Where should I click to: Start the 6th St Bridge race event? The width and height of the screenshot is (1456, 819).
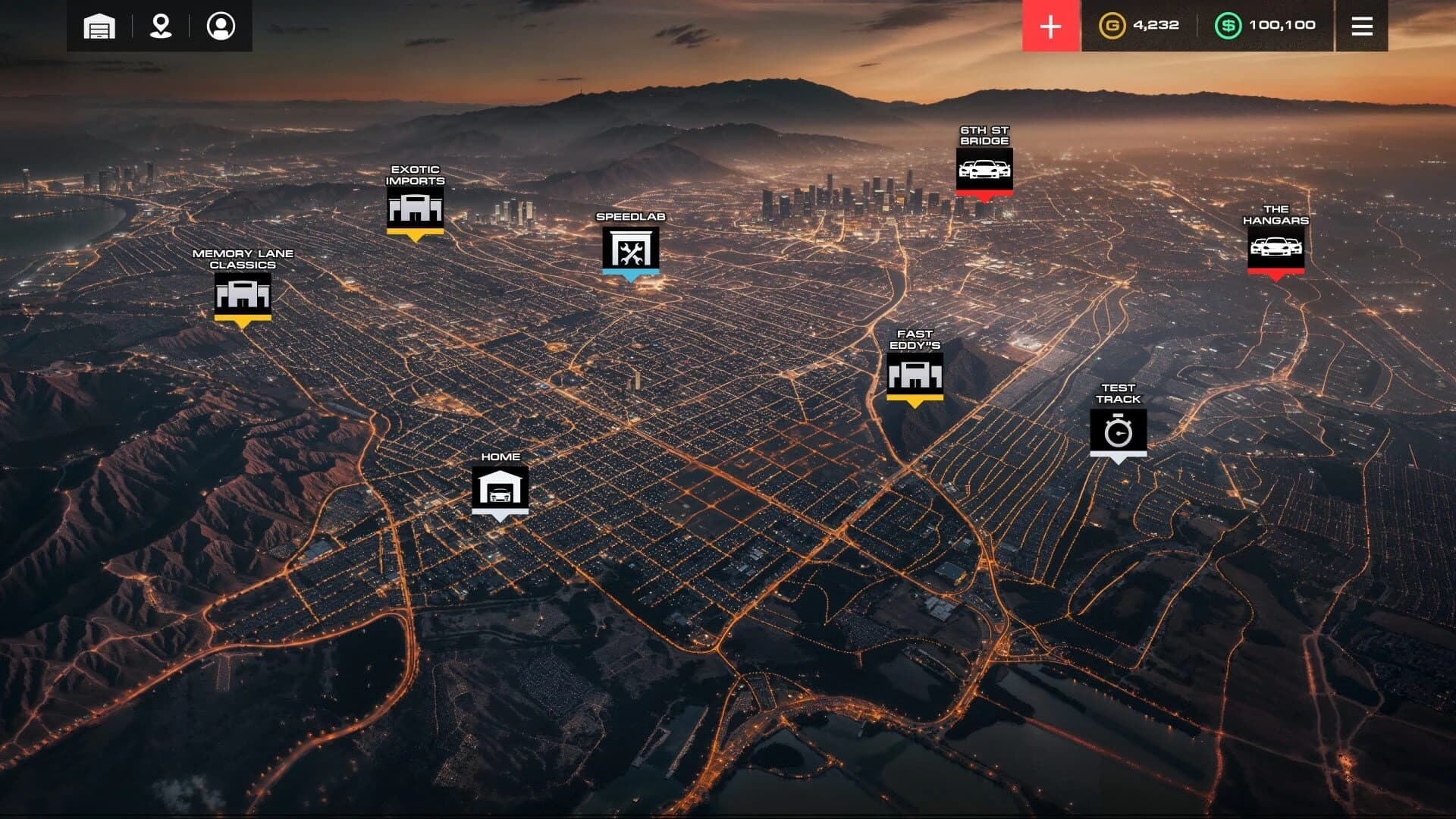(985, 170)
